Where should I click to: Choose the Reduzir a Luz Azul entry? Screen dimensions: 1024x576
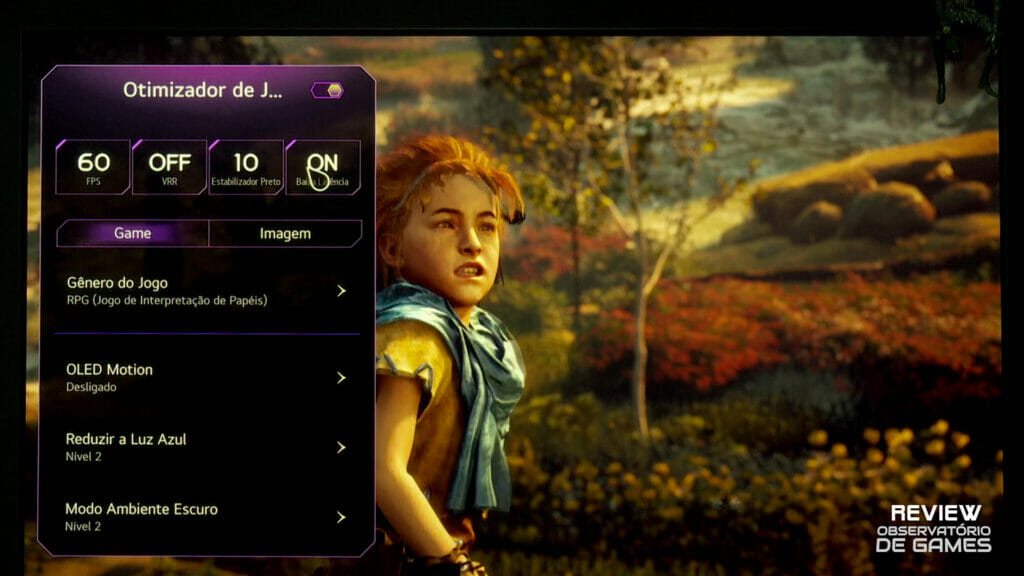[207, 447]
